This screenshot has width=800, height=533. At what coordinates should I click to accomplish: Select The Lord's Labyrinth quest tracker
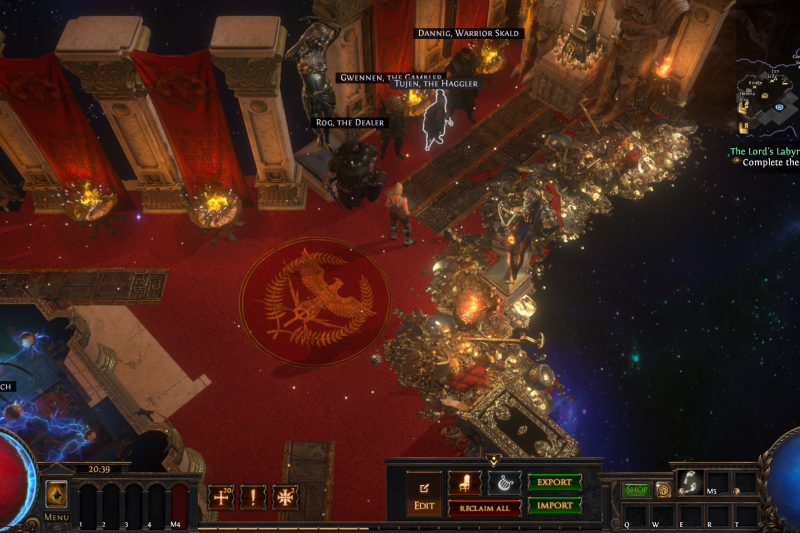[x=764, y=151]
